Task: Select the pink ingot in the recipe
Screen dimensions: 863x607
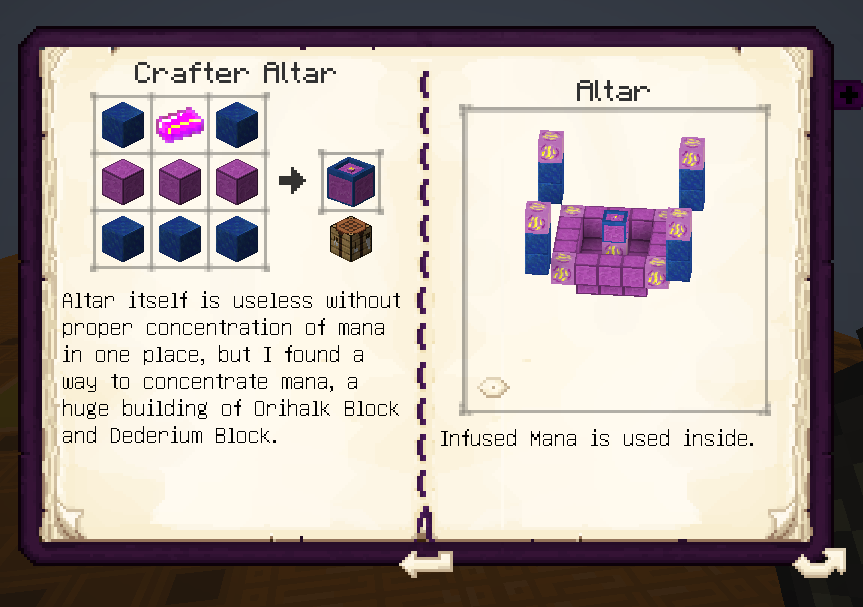Action: pyautogui.click(x=180, y=124)
